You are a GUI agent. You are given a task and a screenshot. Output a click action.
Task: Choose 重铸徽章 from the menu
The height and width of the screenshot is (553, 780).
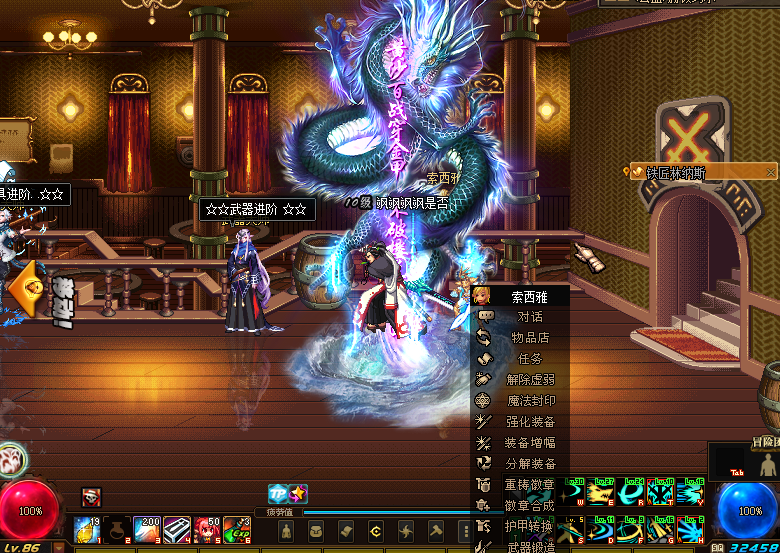pos(530,485)
